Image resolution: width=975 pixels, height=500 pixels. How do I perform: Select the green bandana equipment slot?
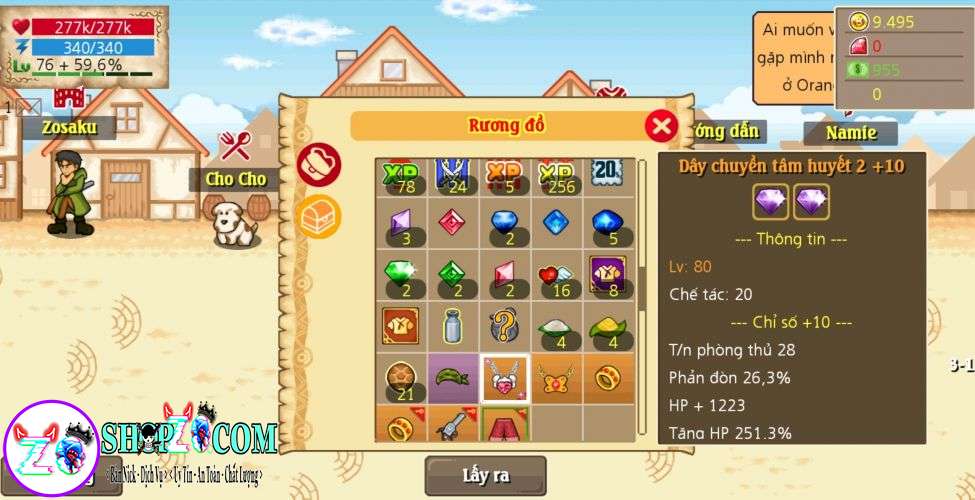(453, 377)
